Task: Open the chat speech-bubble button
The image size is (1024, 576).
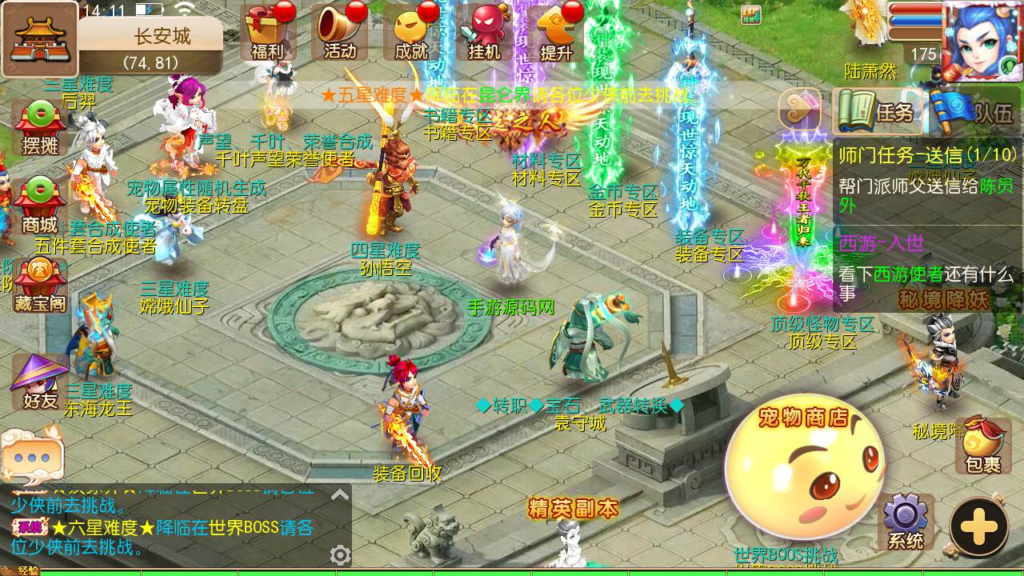Action: coord(31,457)
